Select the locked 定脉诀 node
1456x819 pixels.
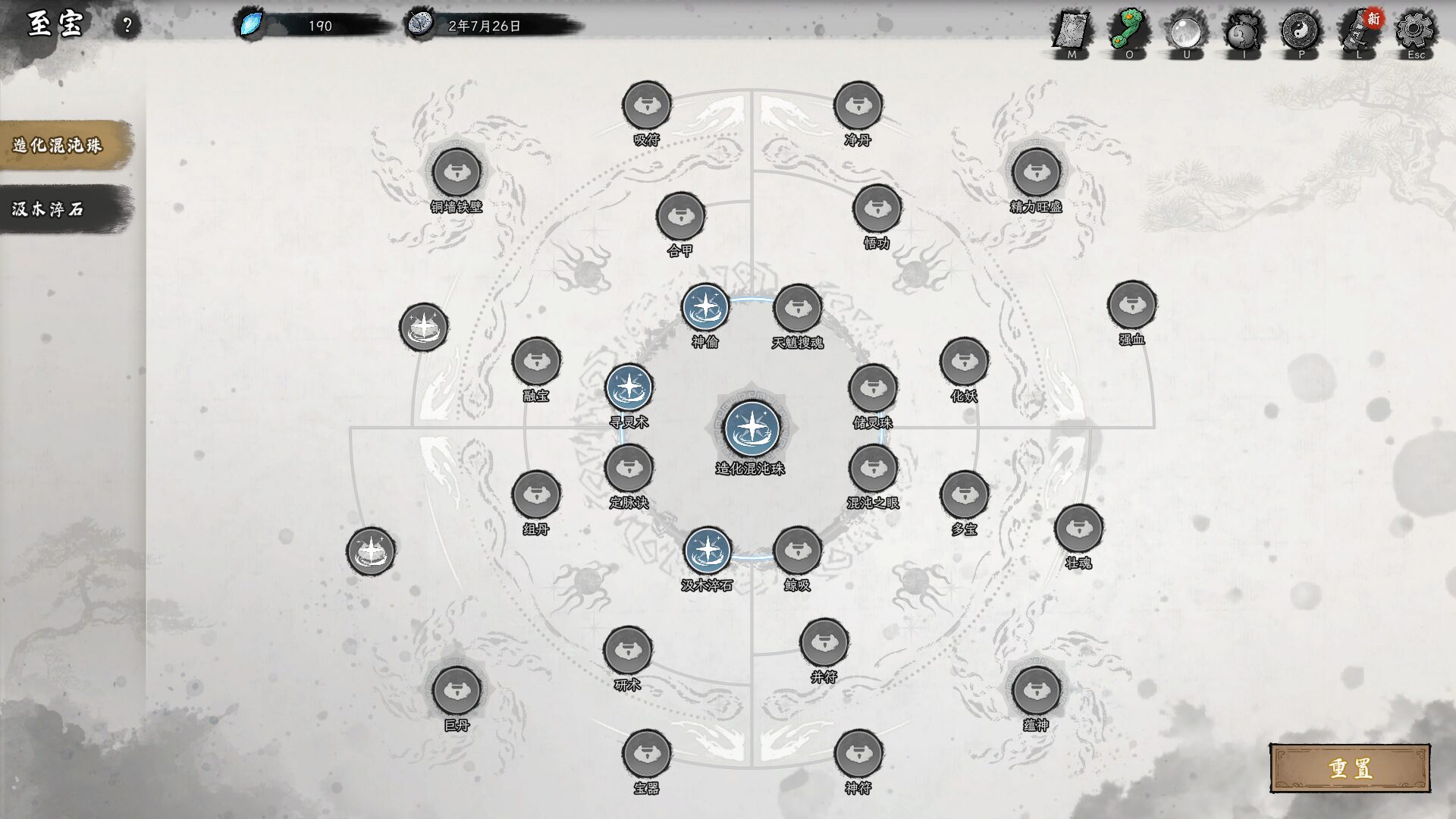[x=629, y=469]
